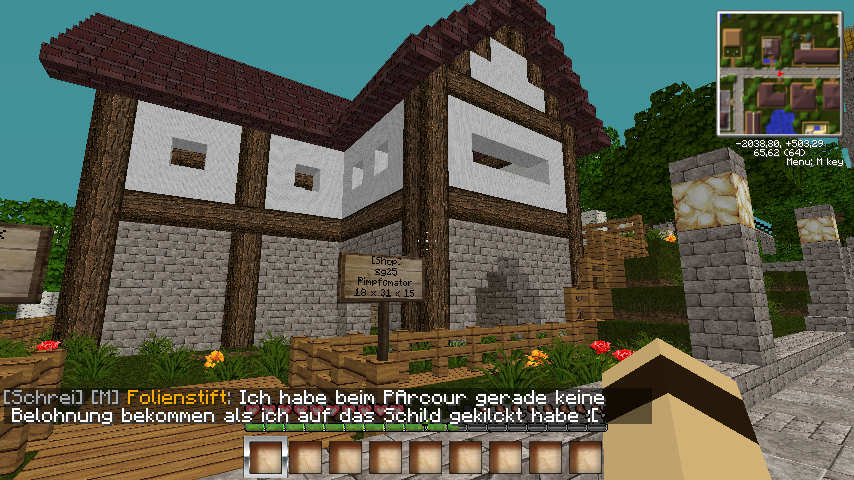Click the minimap in the corner
This screenshot has height=480, width=854.
coord(778,73)
